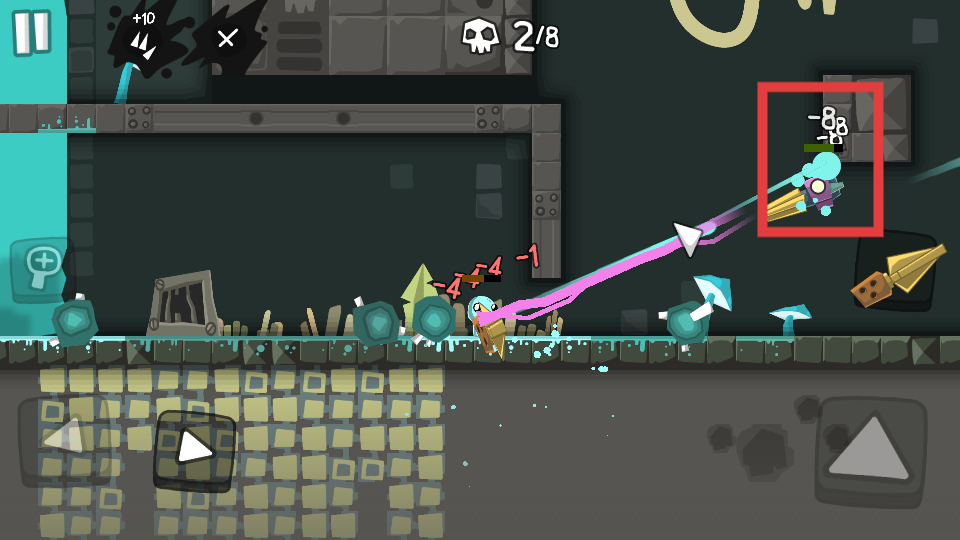Pause the game
The image size is (960, 540).
[31, 32]
